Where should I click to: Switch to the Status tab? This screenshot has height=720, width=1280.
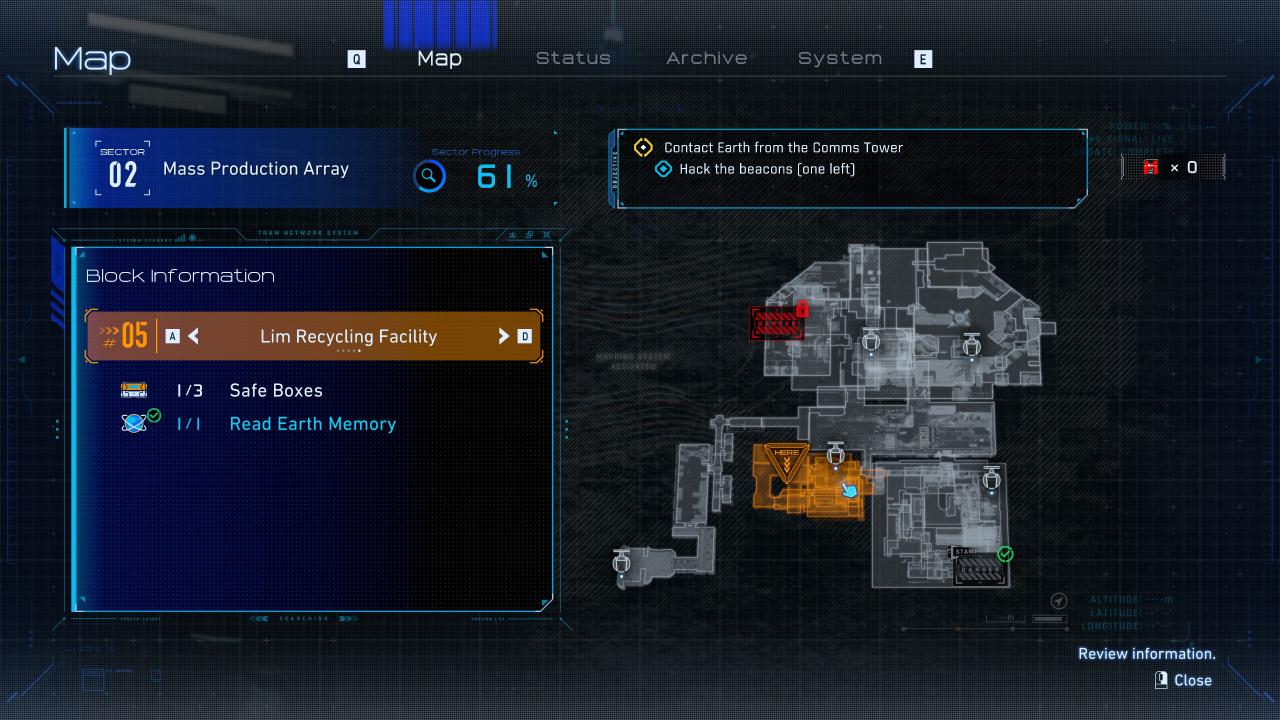click(573, 58)
